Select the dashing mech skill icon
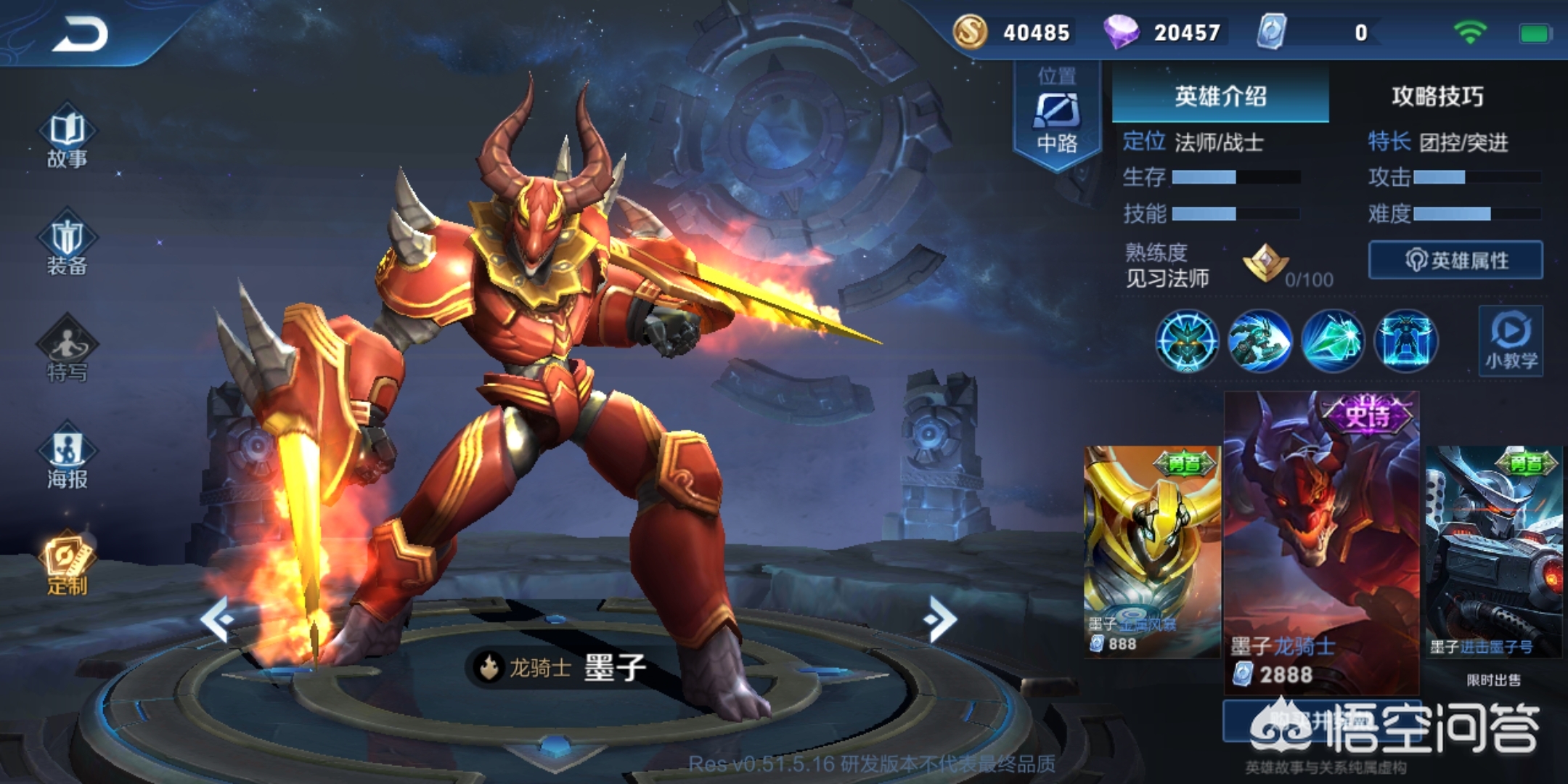 tap(1259, 341)
